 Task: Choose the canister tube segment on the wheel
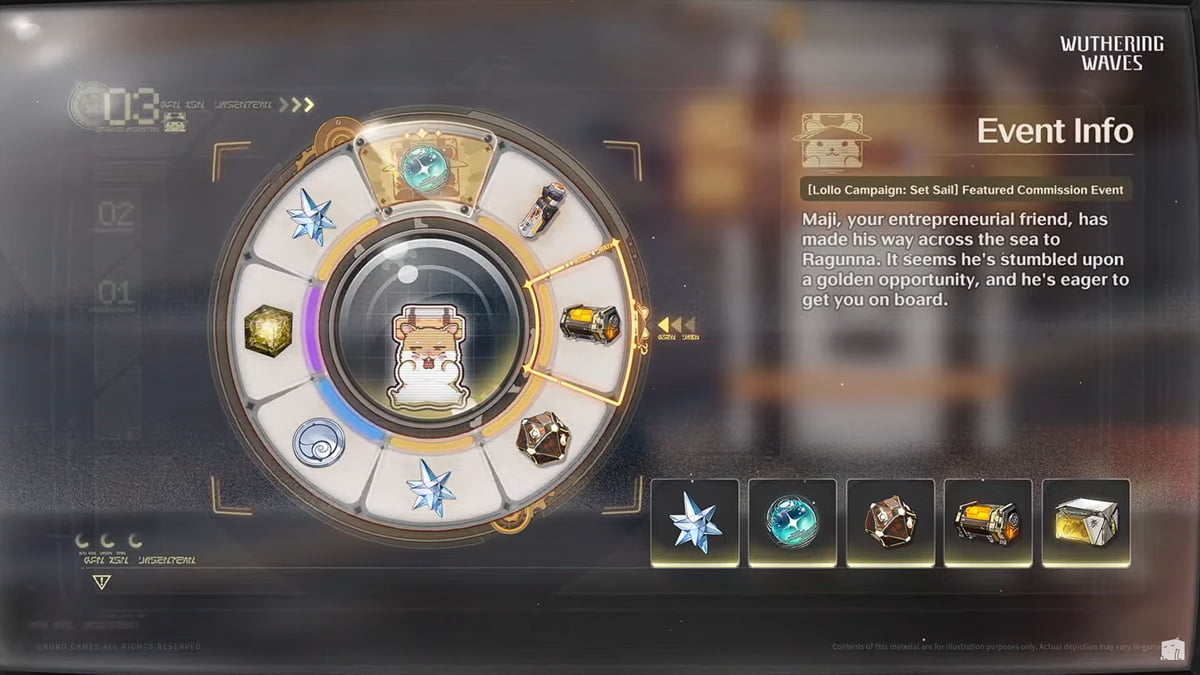click(x=543, y=210)
